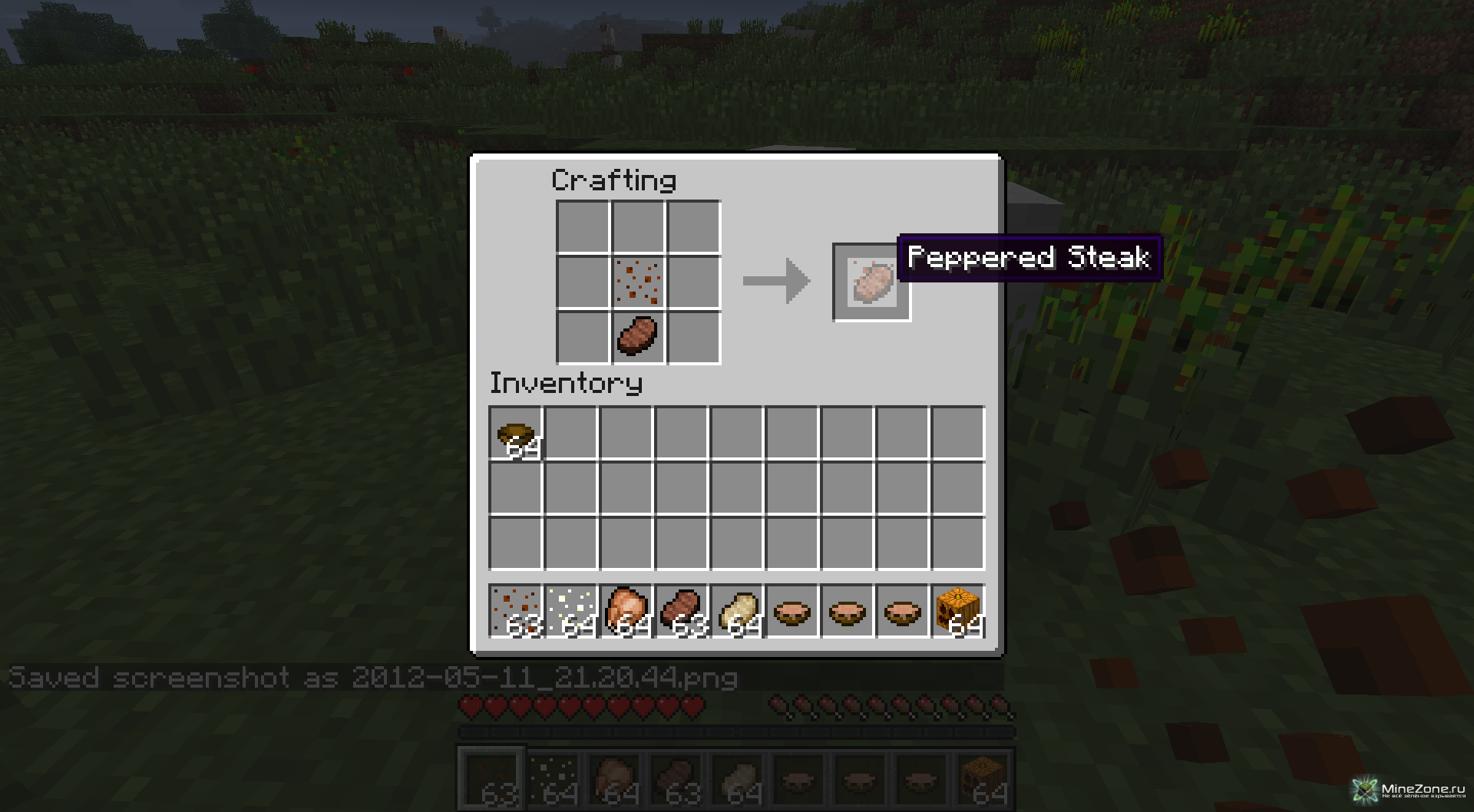Select the white salt stack of 64
The height and width of the screenshot is (812, 1474).
(571, 612)
